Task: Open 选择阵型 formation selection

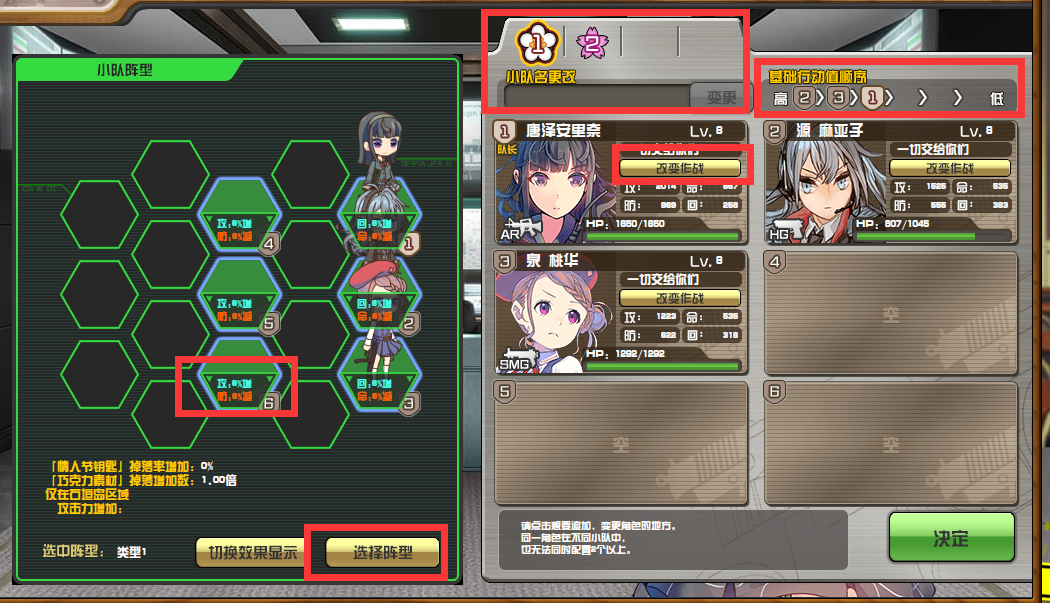Action: (383, 552)
